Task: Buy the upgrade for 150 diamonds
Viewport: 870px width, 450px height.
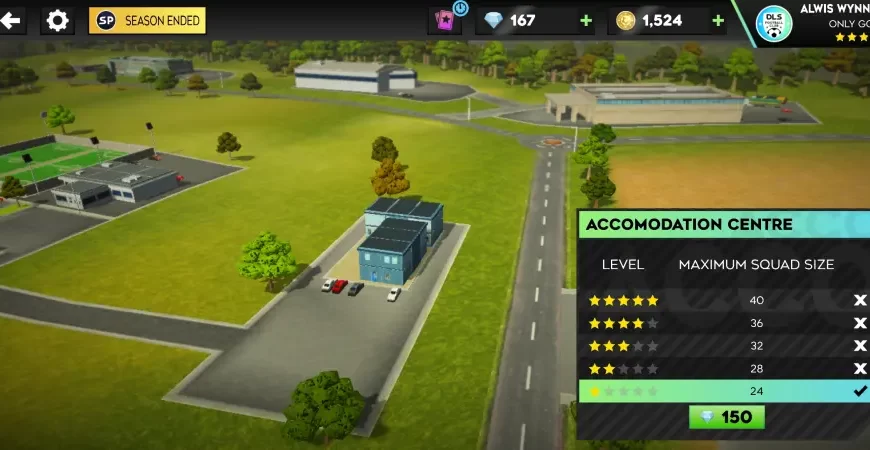Action: tap(727, 417)
